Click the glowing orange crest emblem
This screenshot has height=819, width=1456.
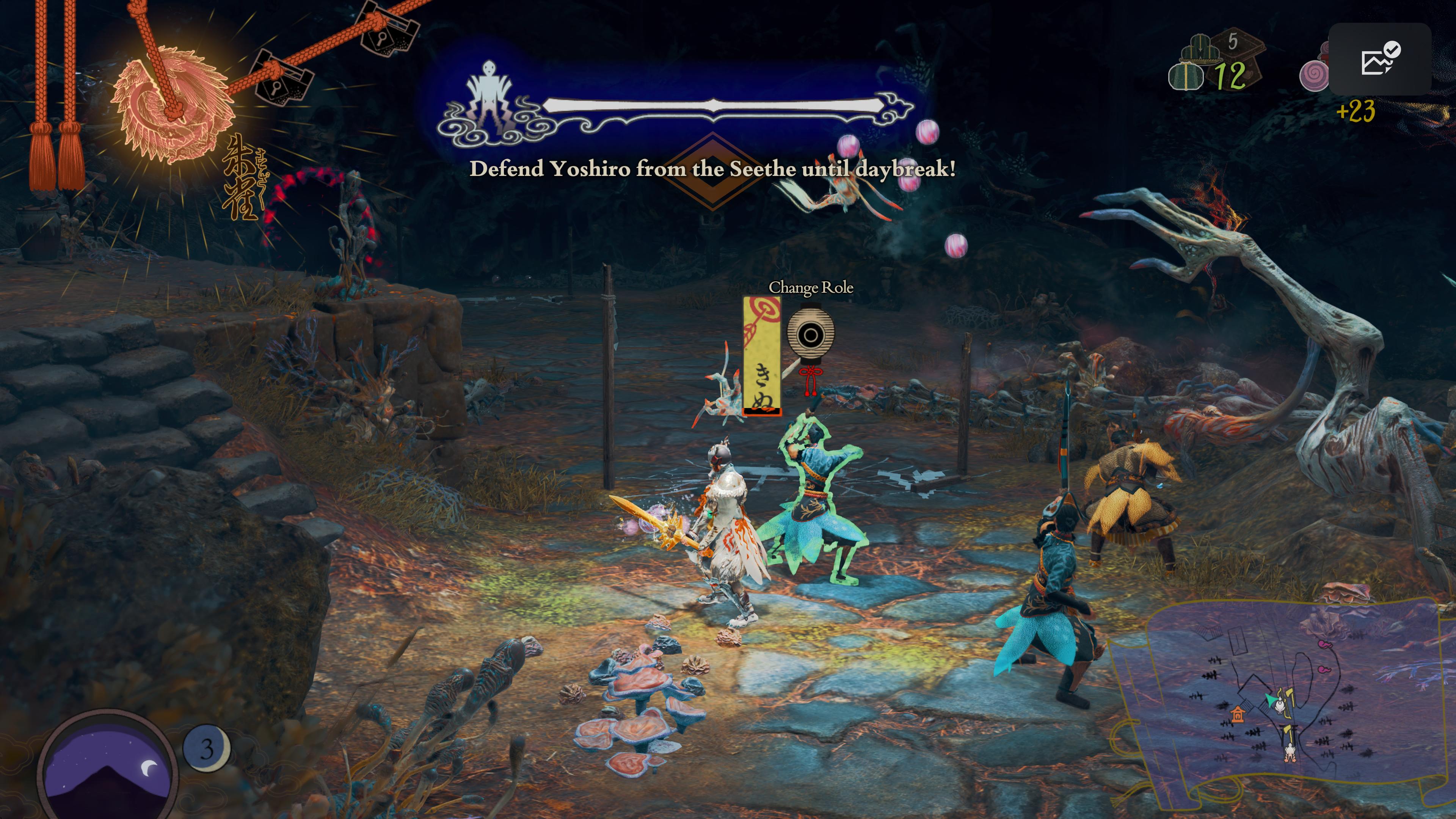[x=172, y=105]
